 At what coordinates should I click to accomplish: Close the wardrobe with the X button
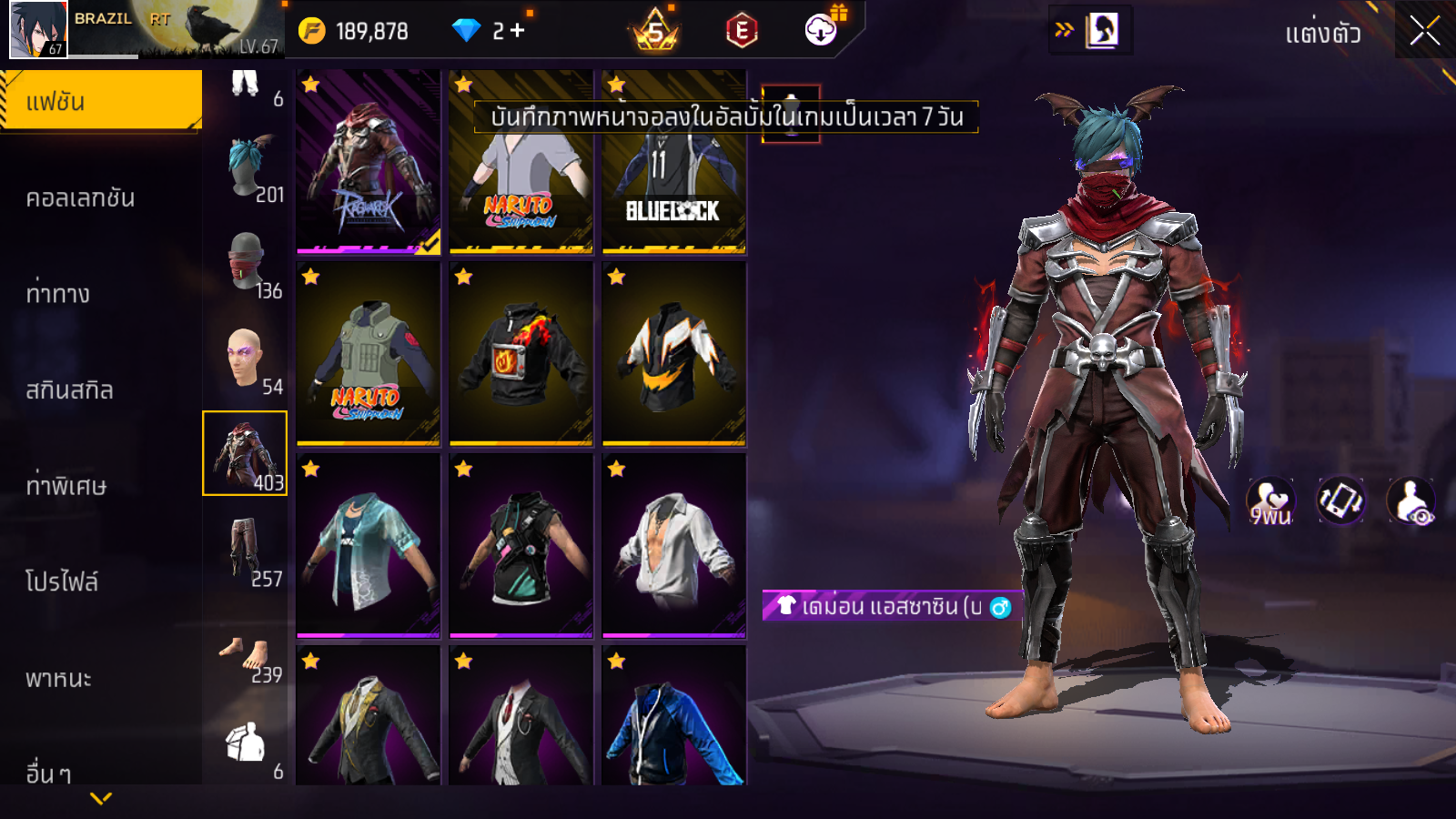1424,31
